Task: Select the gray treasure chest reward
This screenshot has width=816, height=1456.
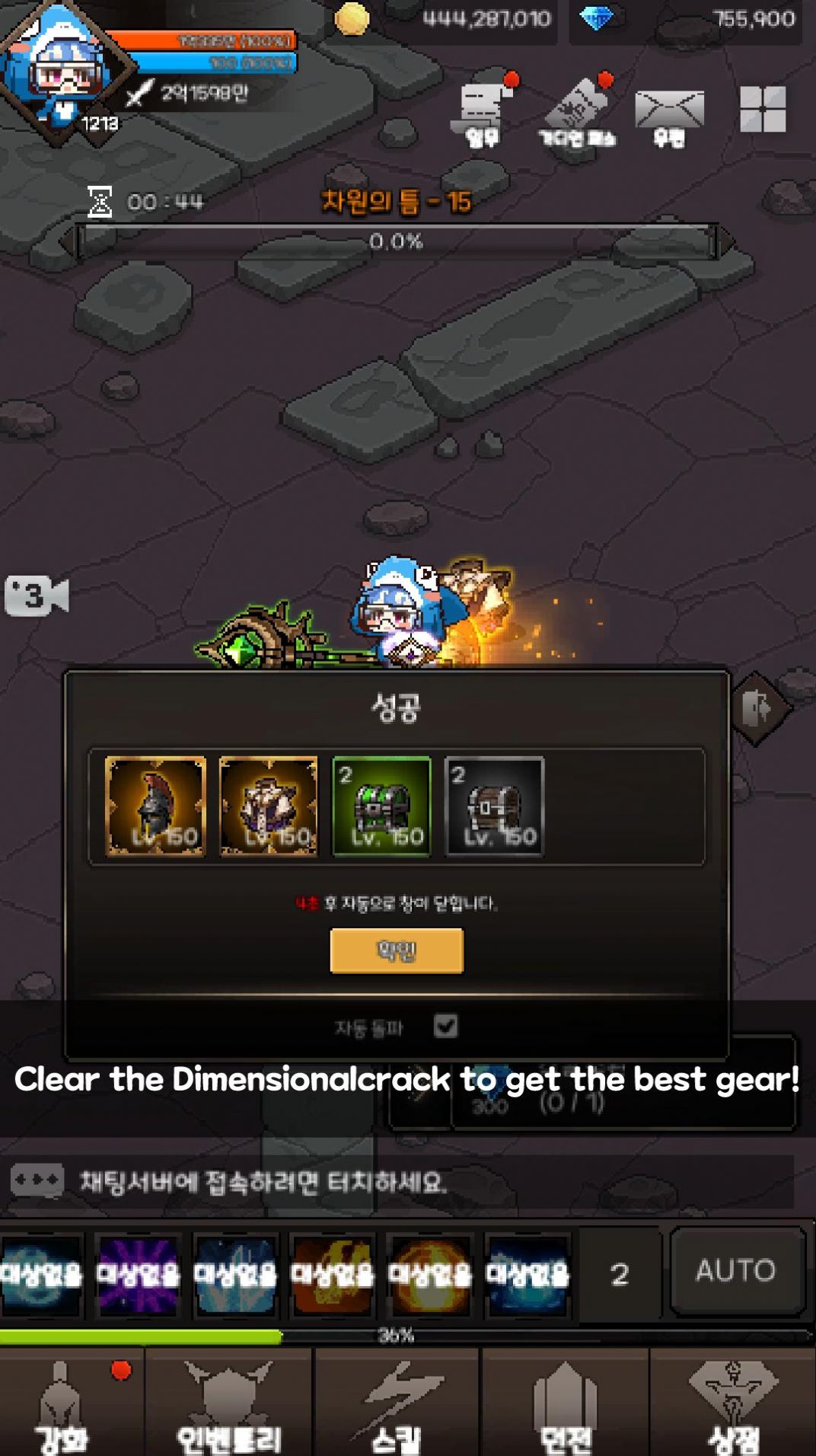Action: pos(495,806)
